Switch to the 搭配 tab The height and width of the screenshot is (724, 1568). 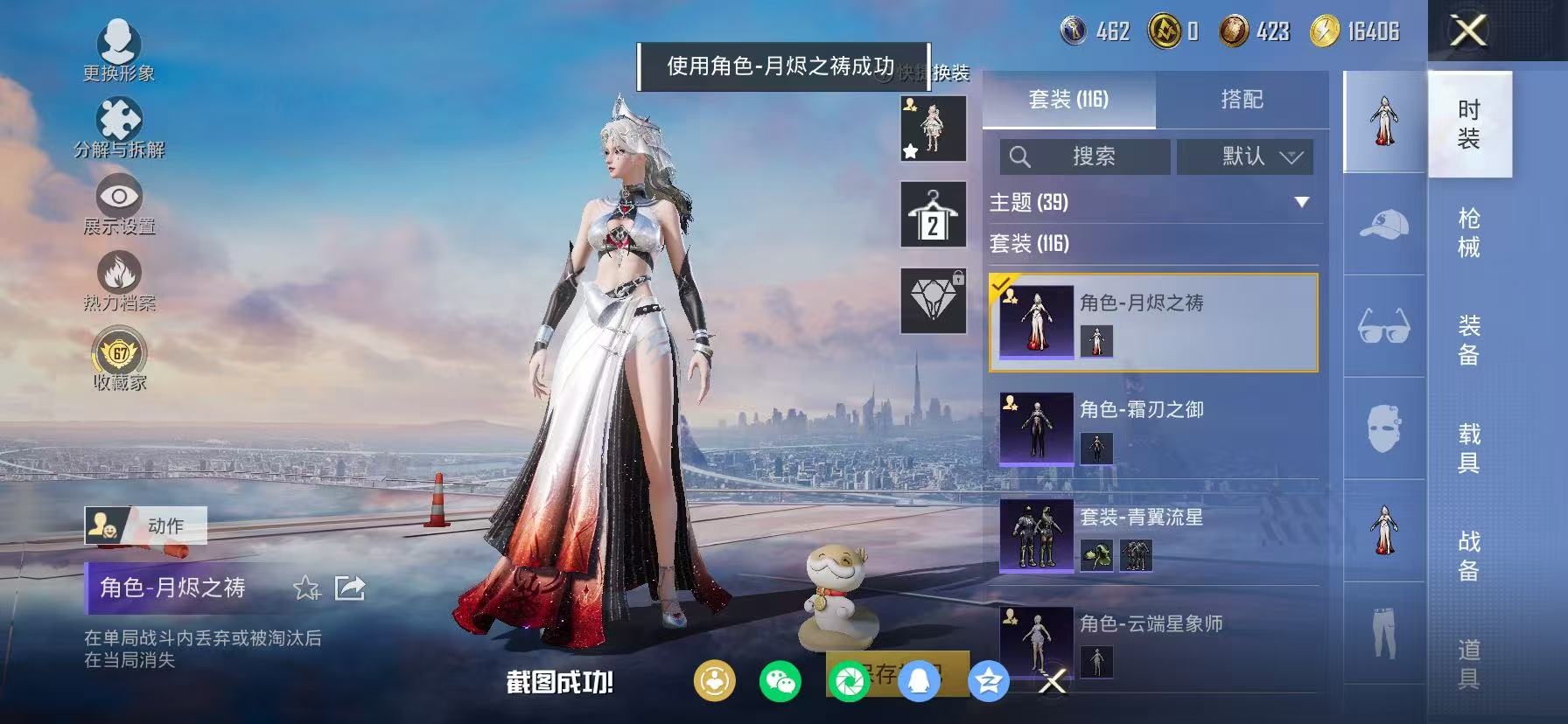click(x=1242, y=99)
